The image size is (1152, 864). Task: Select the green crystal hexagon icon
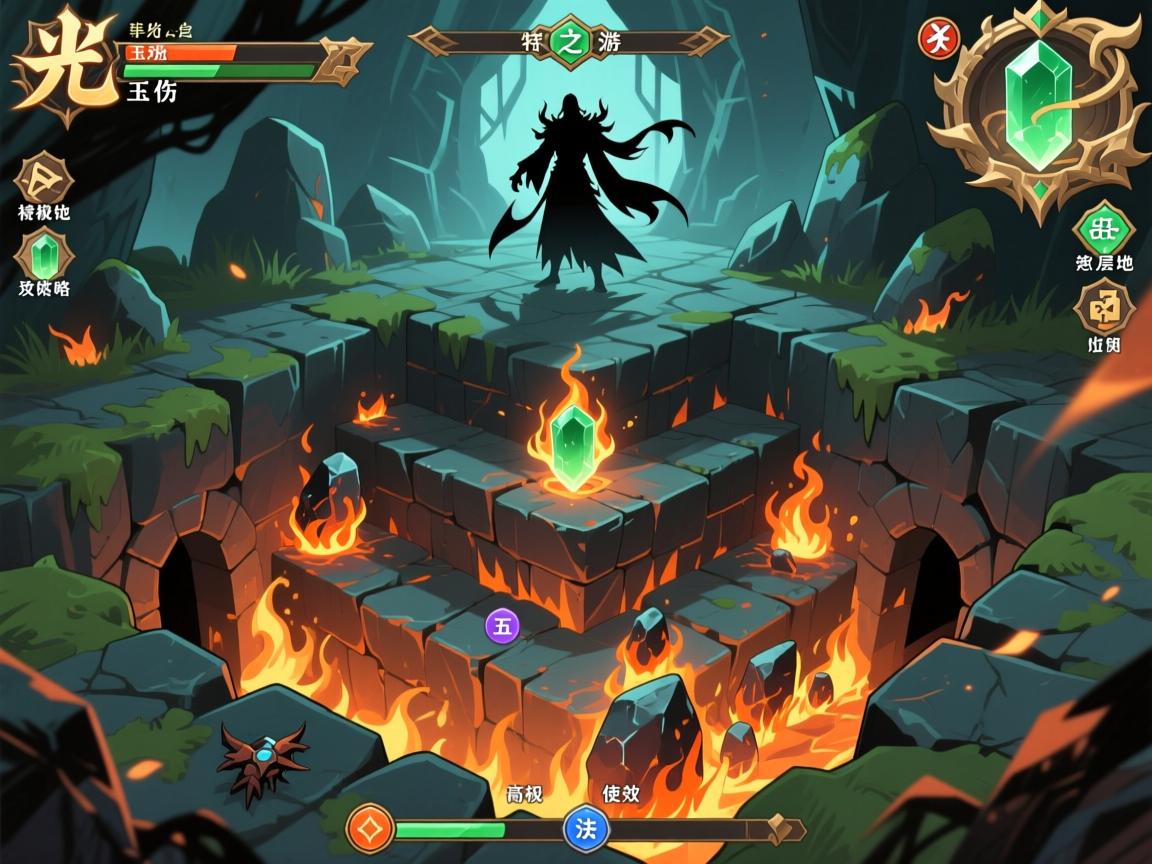44,255
